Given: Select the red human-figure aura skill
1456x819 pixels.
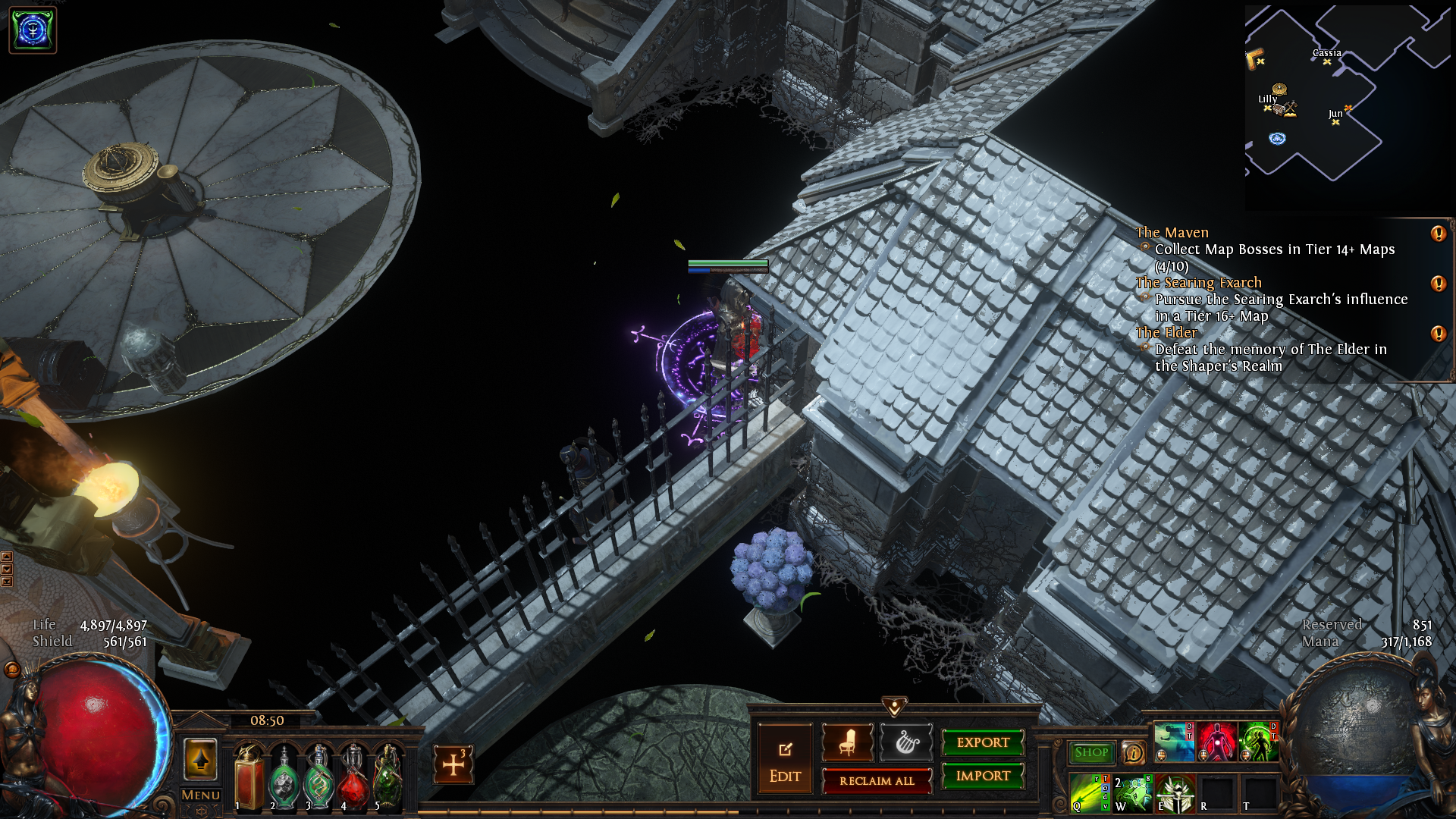Looking at the screenshot, I should [x=1216, y=742].
